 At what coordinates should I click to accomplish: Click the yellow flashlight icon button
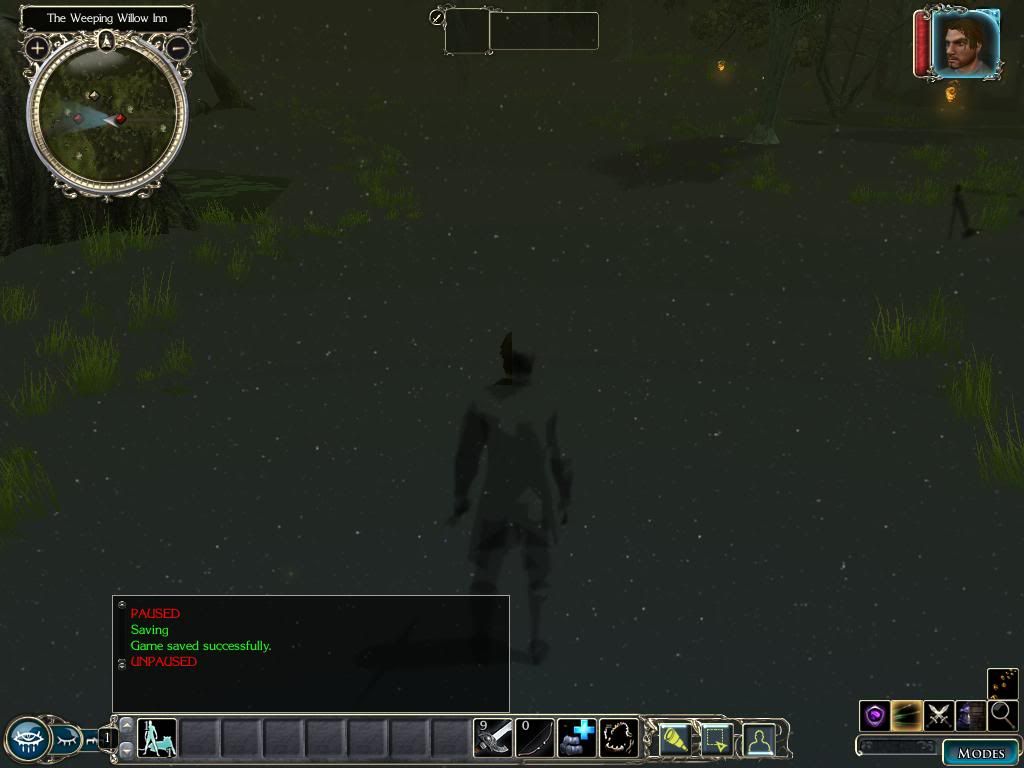point(675,739)
